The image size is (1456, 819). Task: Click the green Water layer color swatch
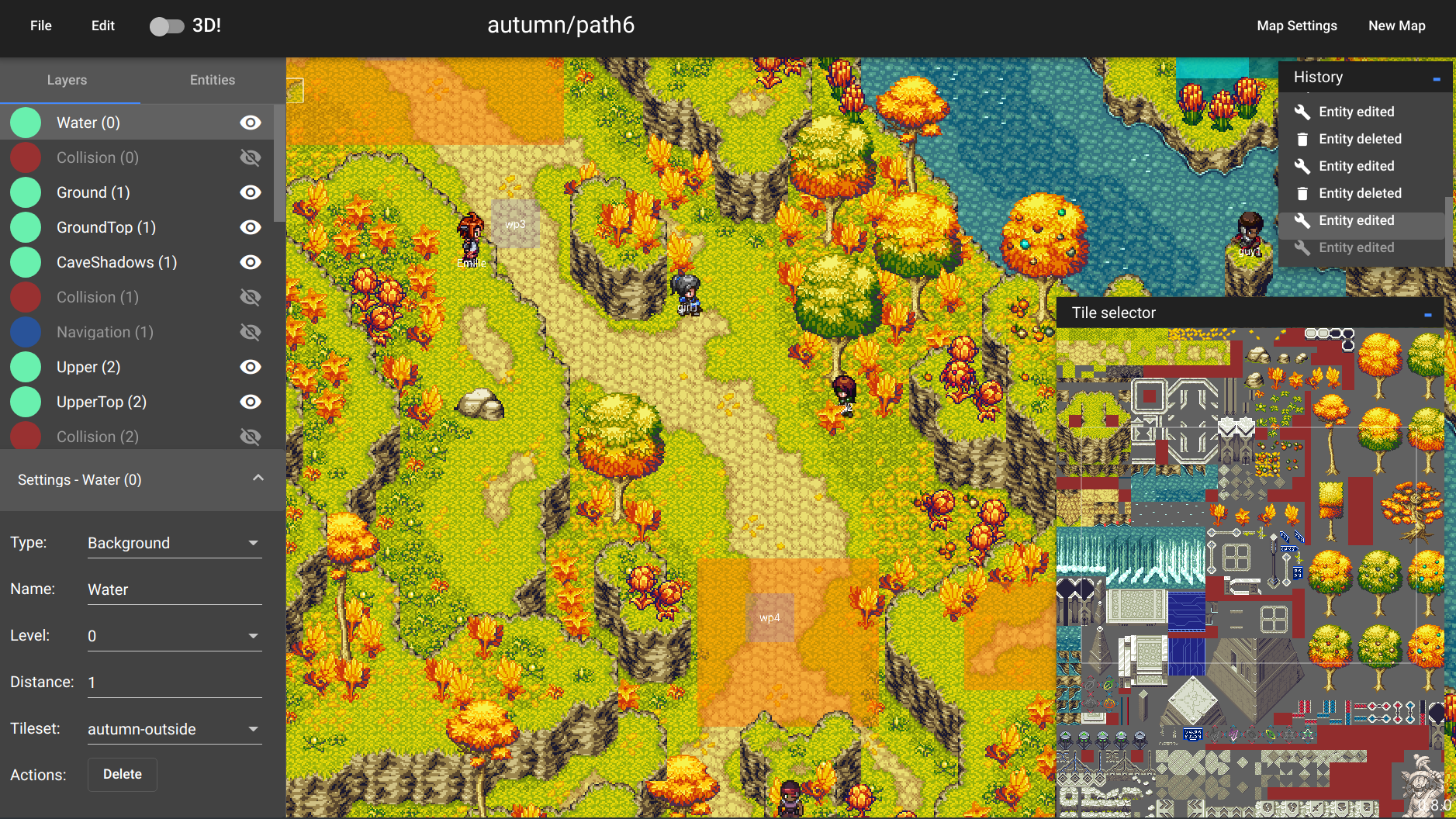pyautogui.click(x=26, y=122)
